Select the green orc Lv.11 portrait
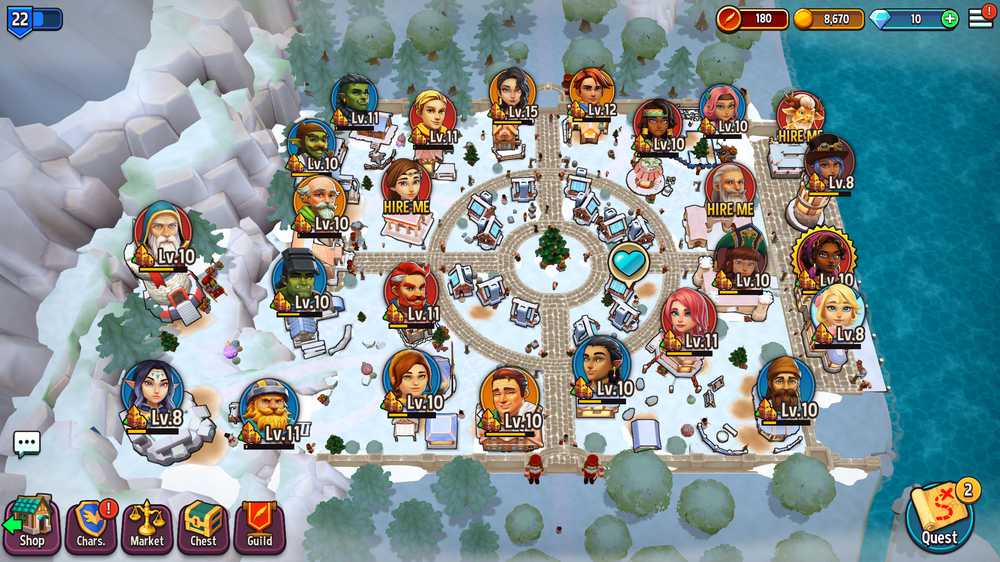The height and width of the screenshot is (562, 1000). pos(355,100)
